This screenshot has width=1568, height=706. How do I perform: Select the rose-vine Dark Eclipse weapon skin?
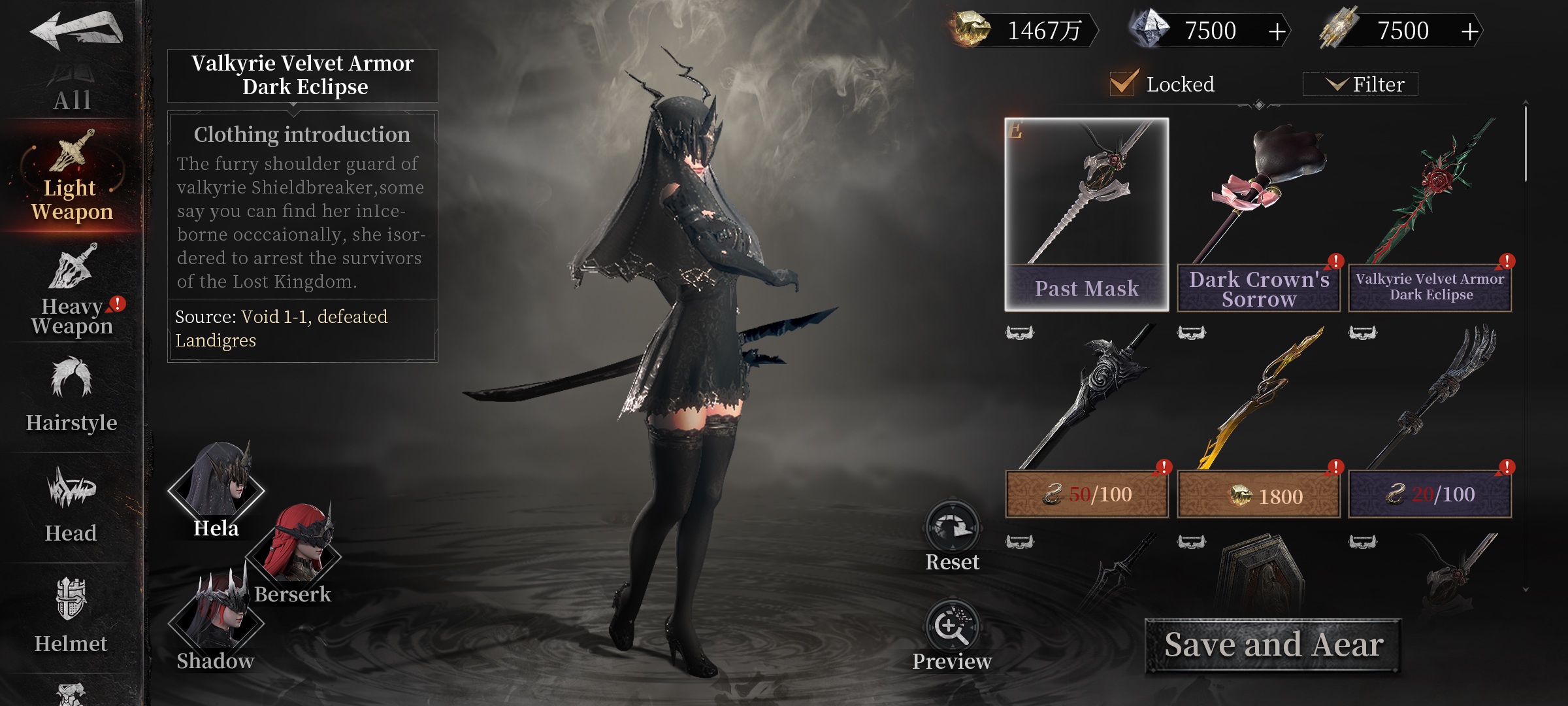click(1430, 214)
